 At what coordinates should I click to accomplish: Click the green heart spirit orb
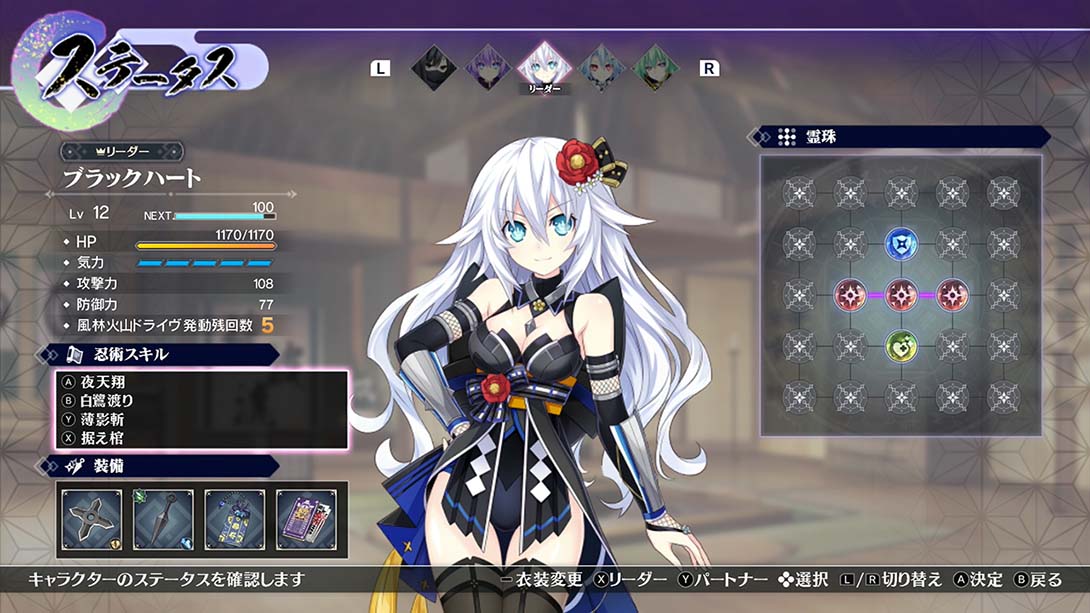point(901,346)
